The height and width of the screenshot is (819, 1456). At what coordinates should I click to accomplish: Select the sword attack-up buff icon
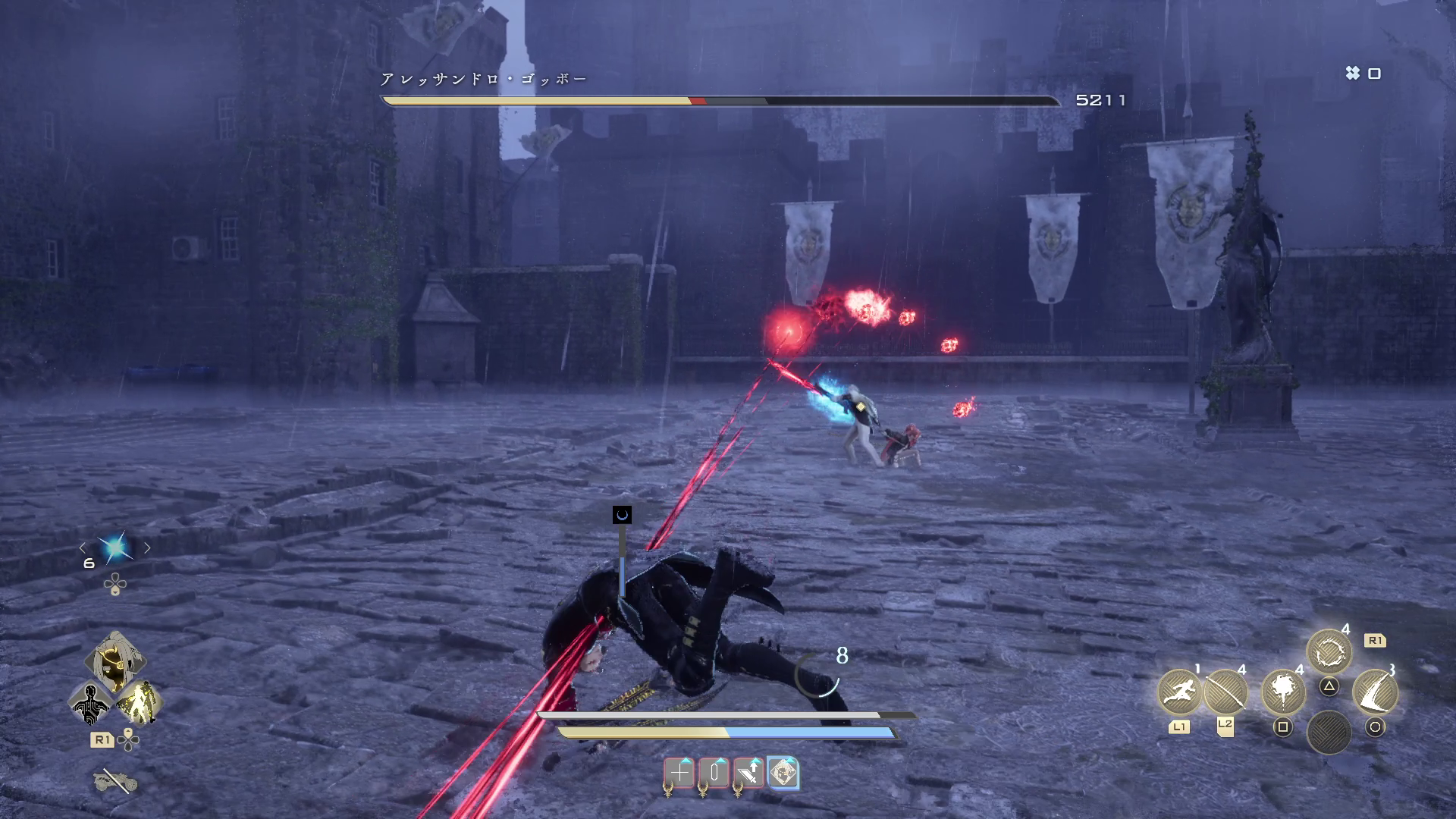[748, 773]
